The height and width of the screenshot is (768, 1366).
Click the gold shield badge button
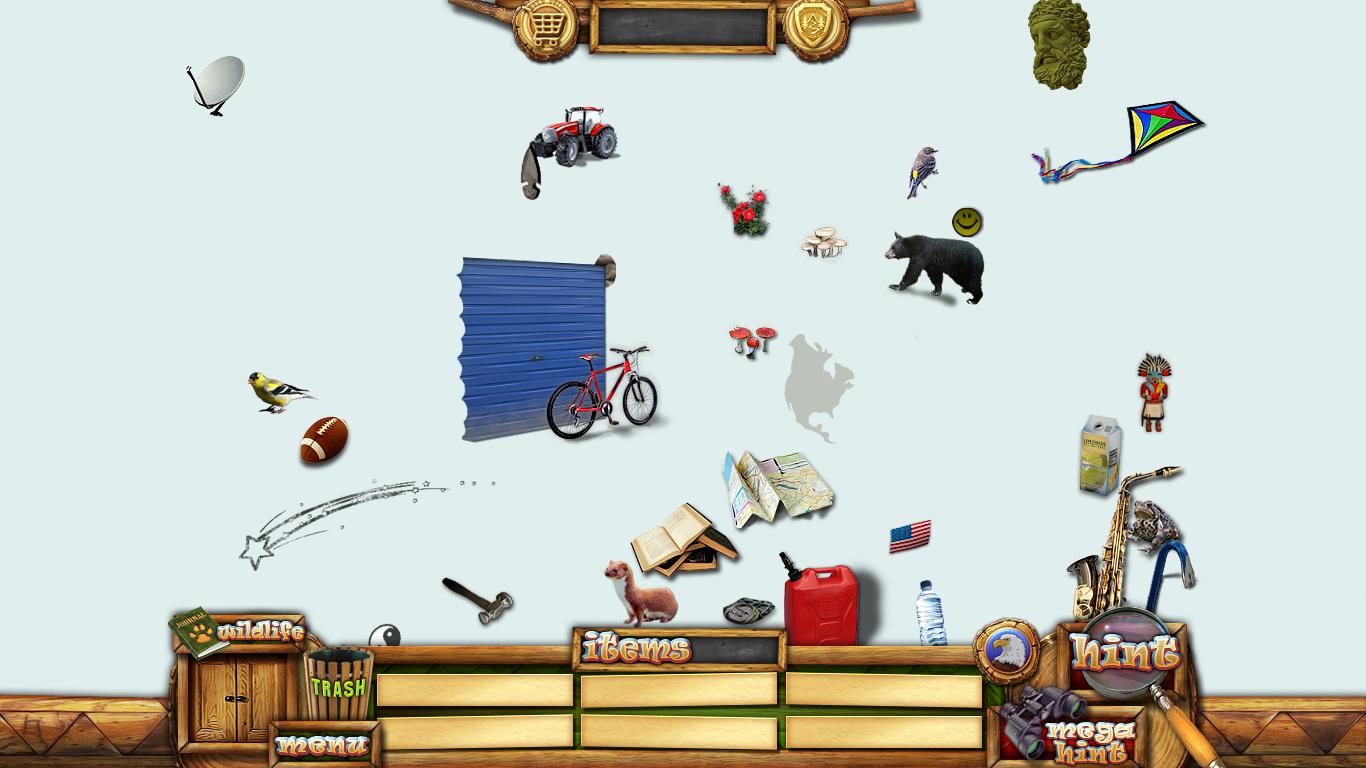(815, 25)
